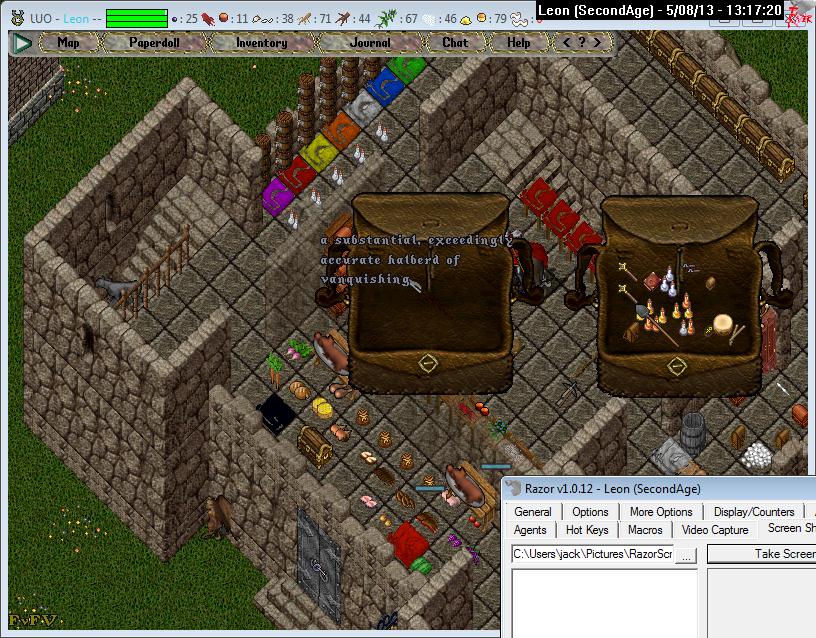The height and width of the screenshot is (638, 816).
Task: Collapse the menu bar with the green arrow
Action: pos(22,43)
